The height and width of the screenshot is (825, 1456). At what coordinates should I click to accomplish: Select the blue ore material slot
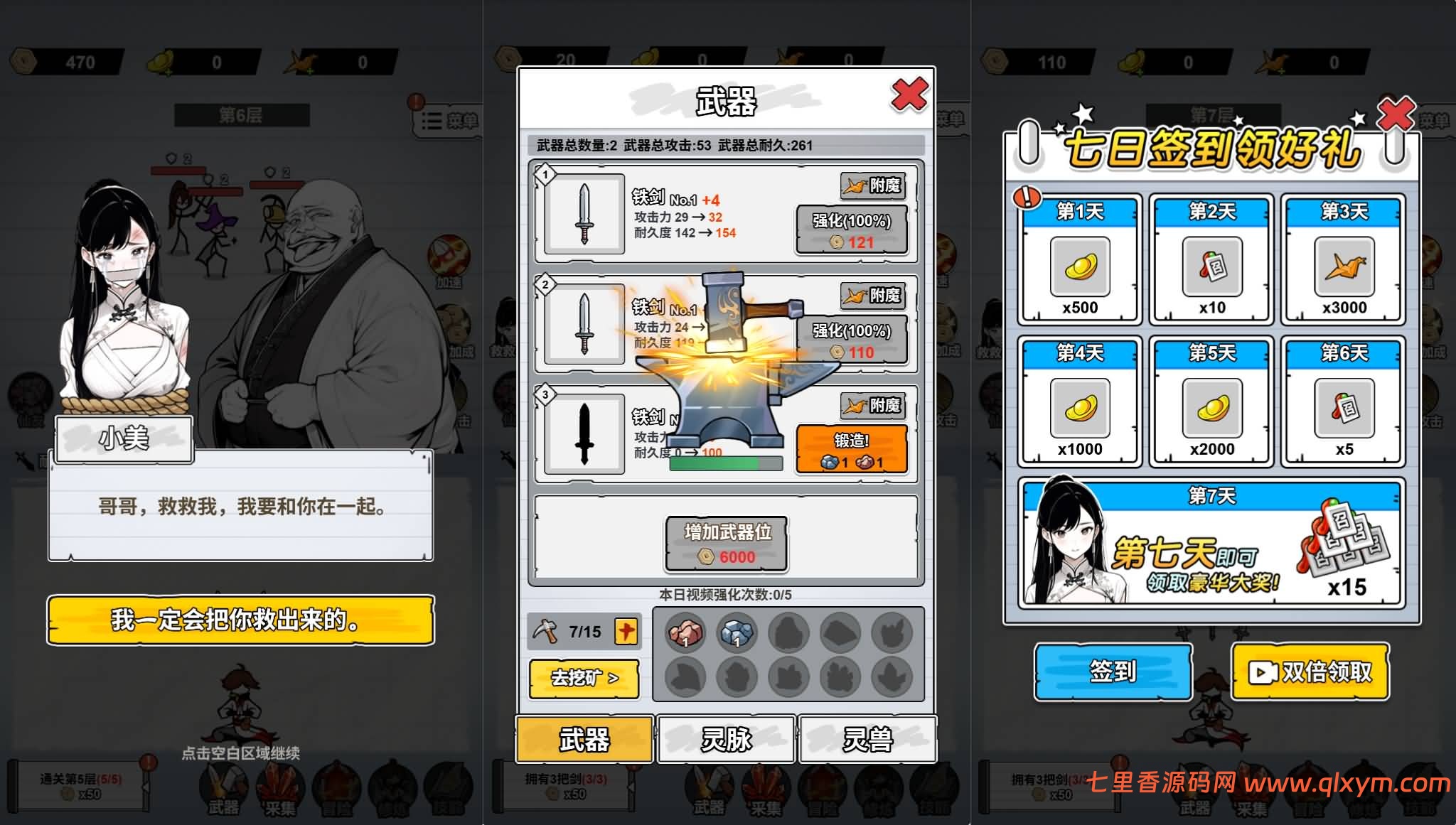tap(737, 631)
